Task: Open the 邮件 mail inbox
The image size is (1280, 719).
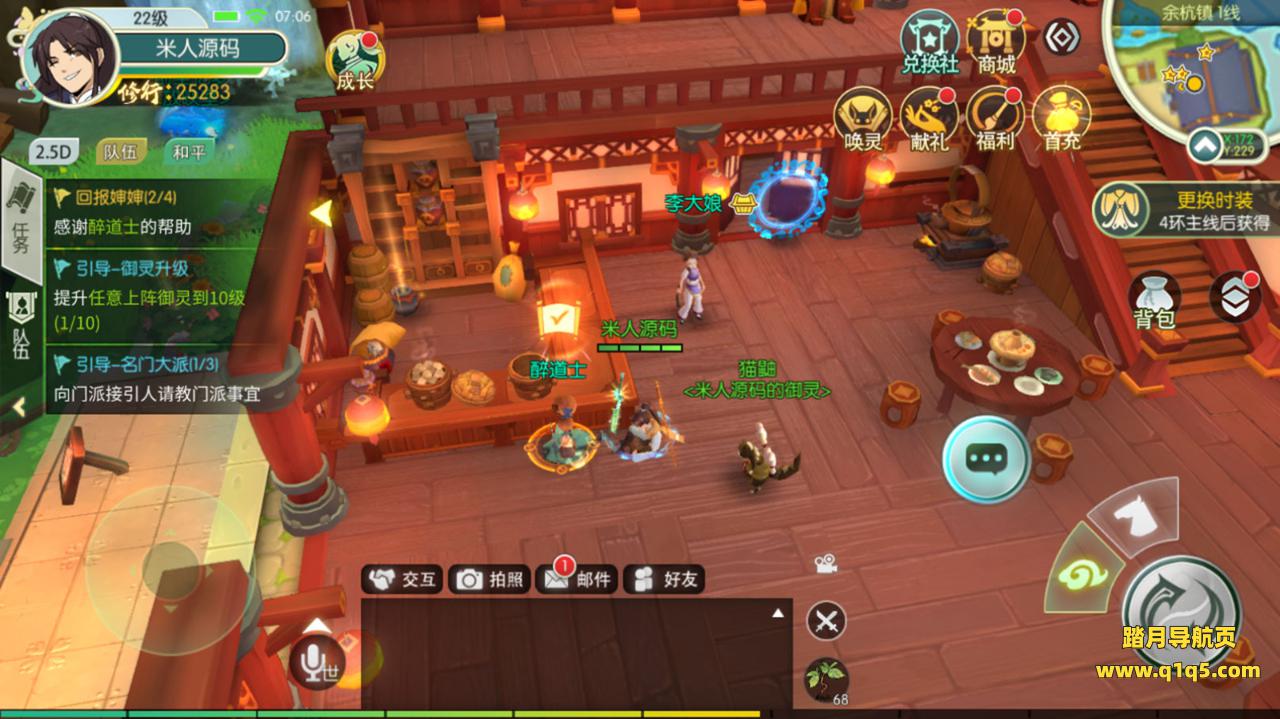Action: tap(576, 579)
